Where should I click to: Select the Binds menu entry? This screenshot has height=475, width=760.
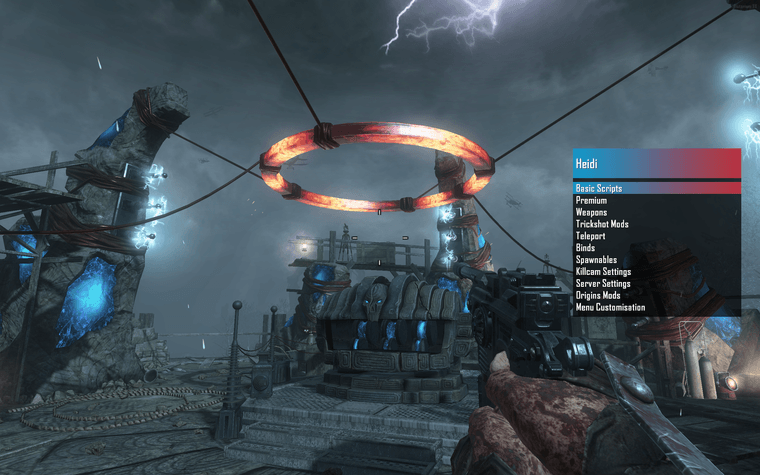tap(585, 248)
